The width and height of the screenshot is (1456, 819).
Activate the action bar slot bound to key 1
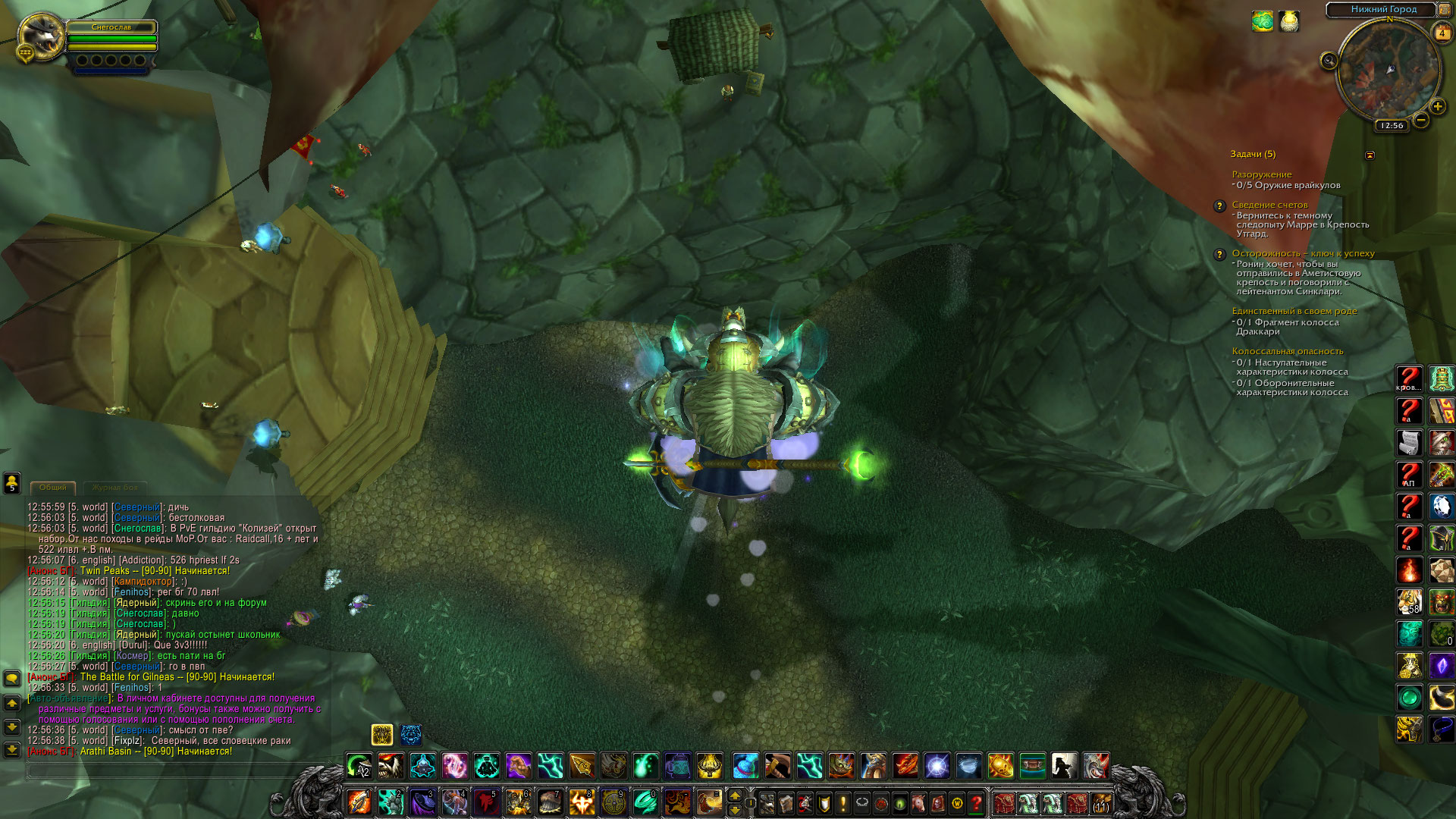click(x=359, y=802)
